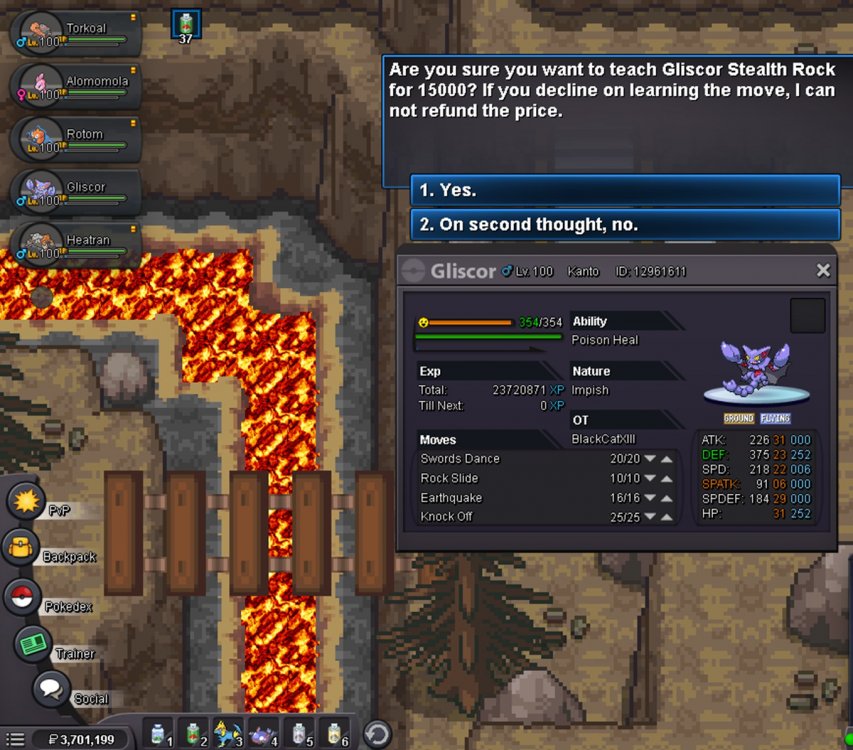Move Swords Dance down in the move list

coord(649,459)
